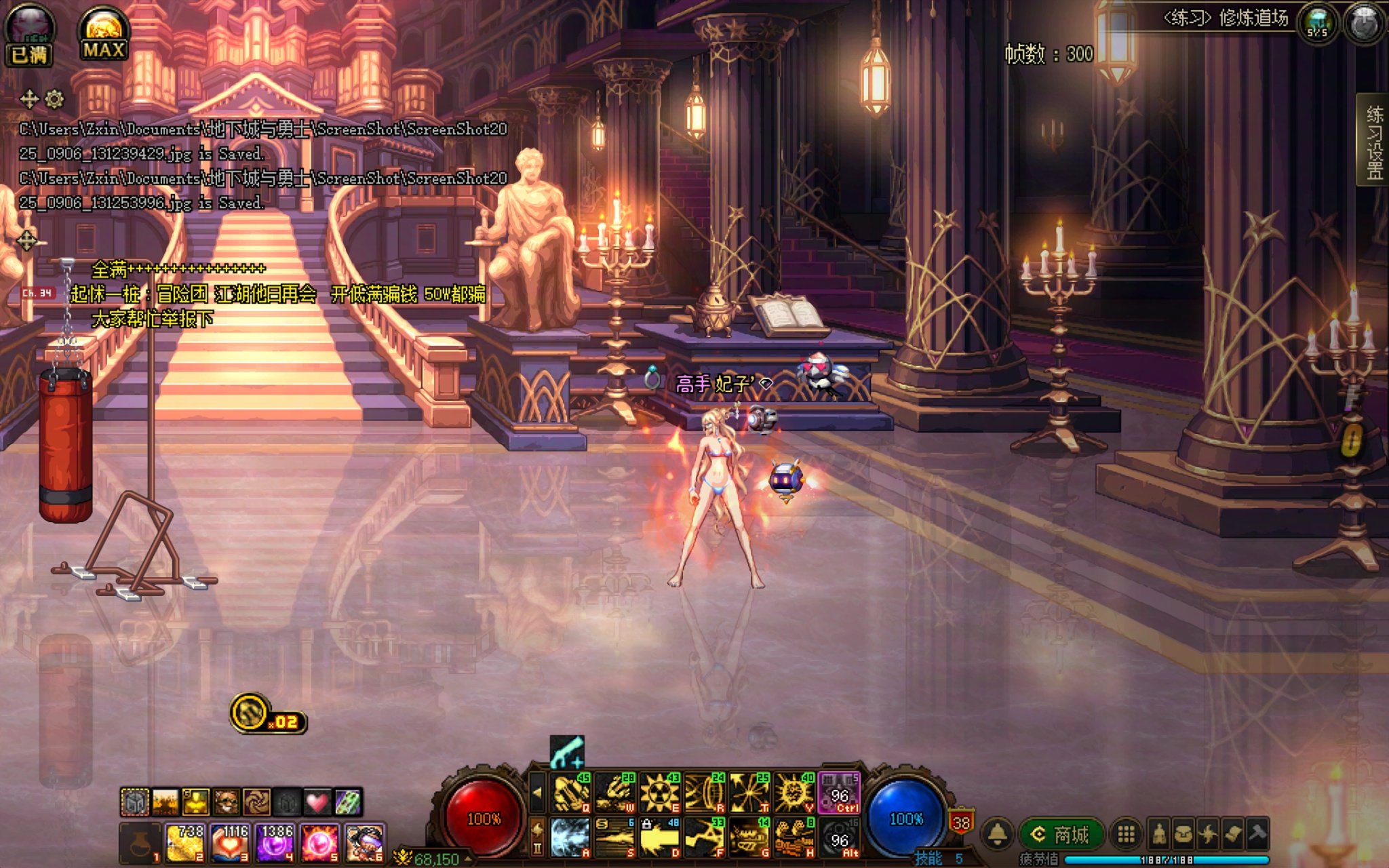The width and height of the screenshot is (1389, 868).
Task: Click the pink heart buff icon
Action: tap(317, 802)
